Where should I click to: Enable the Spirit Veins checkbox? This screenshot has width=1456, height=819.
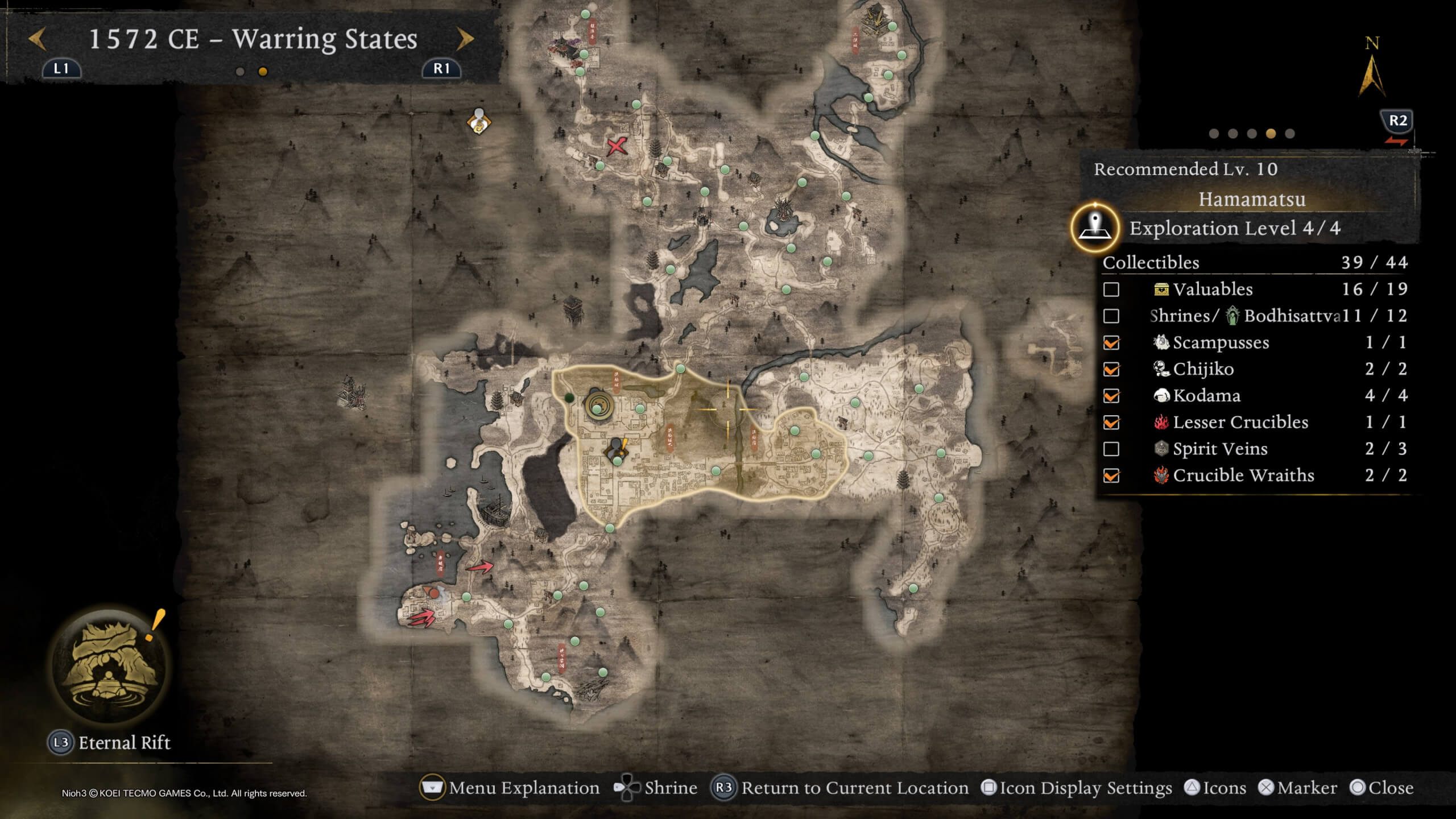pyautogui.click(x=1112, y=449)
